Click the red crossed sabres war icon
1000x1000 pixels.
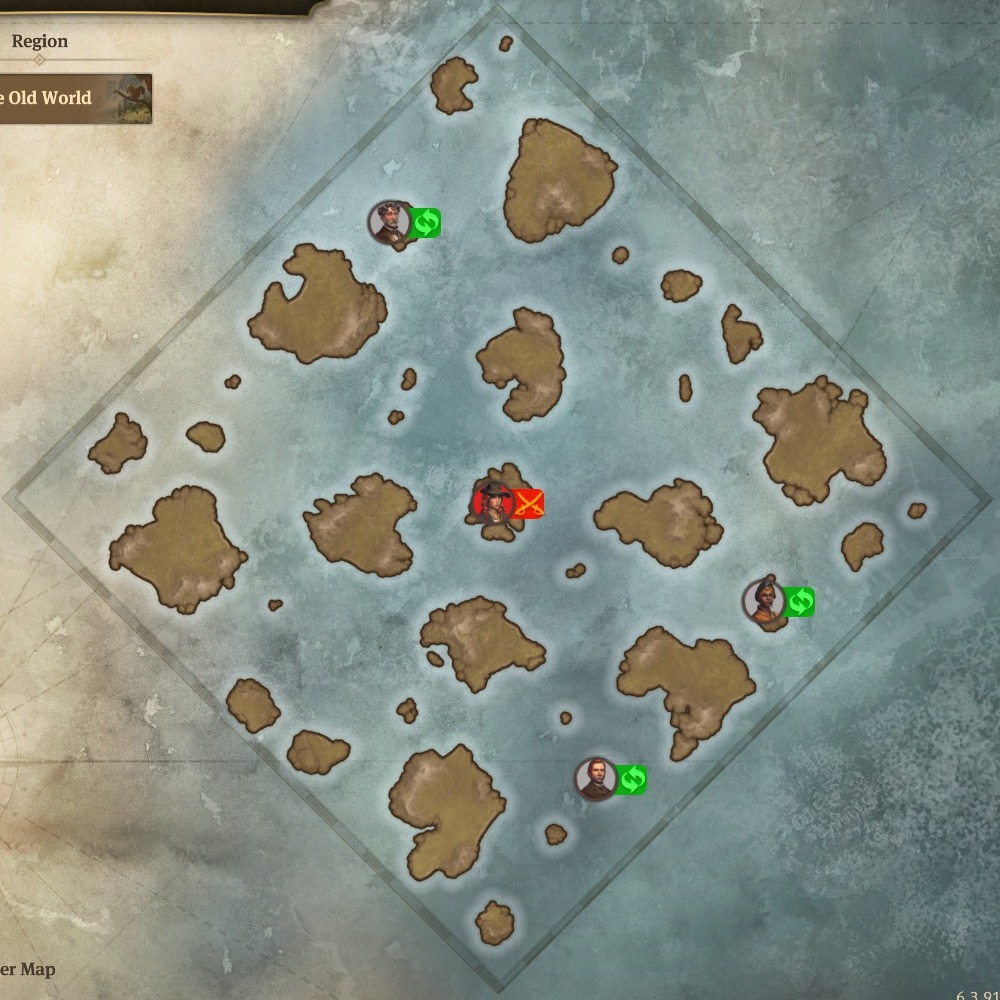528,503
